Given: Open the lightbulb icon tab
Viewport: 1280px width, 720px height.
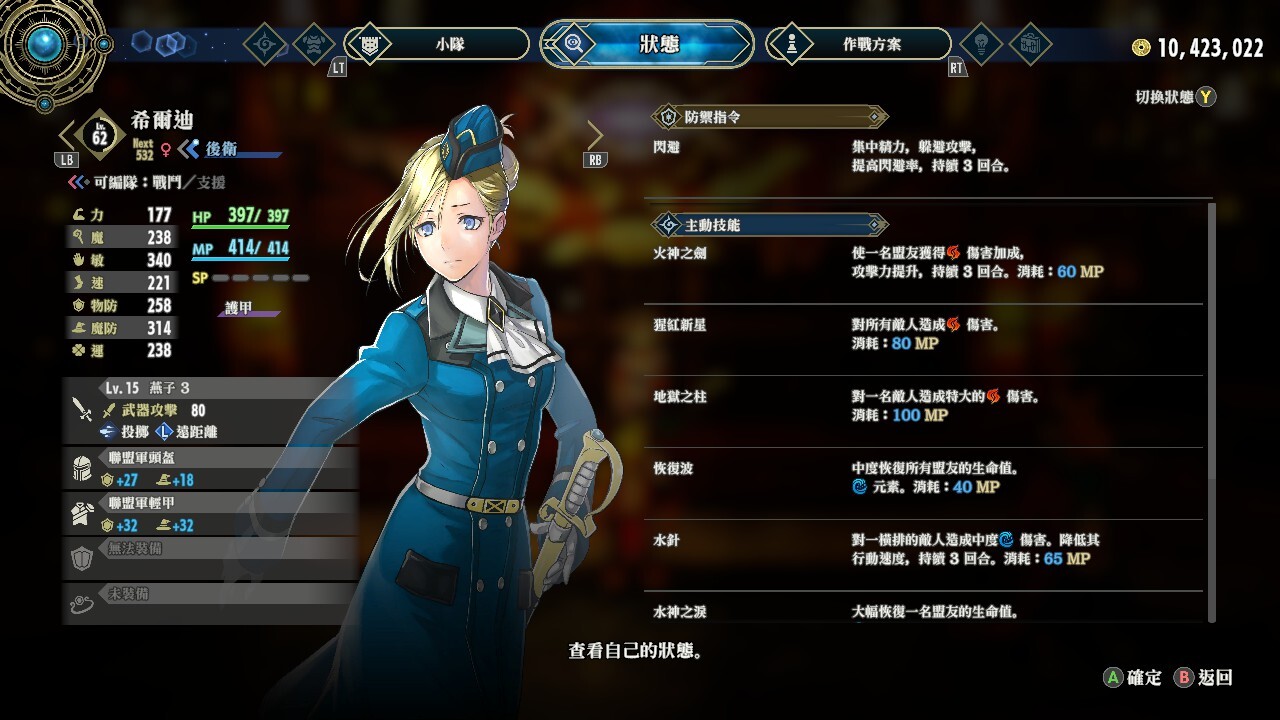Looking at the screenshot, I should (980, 44).
